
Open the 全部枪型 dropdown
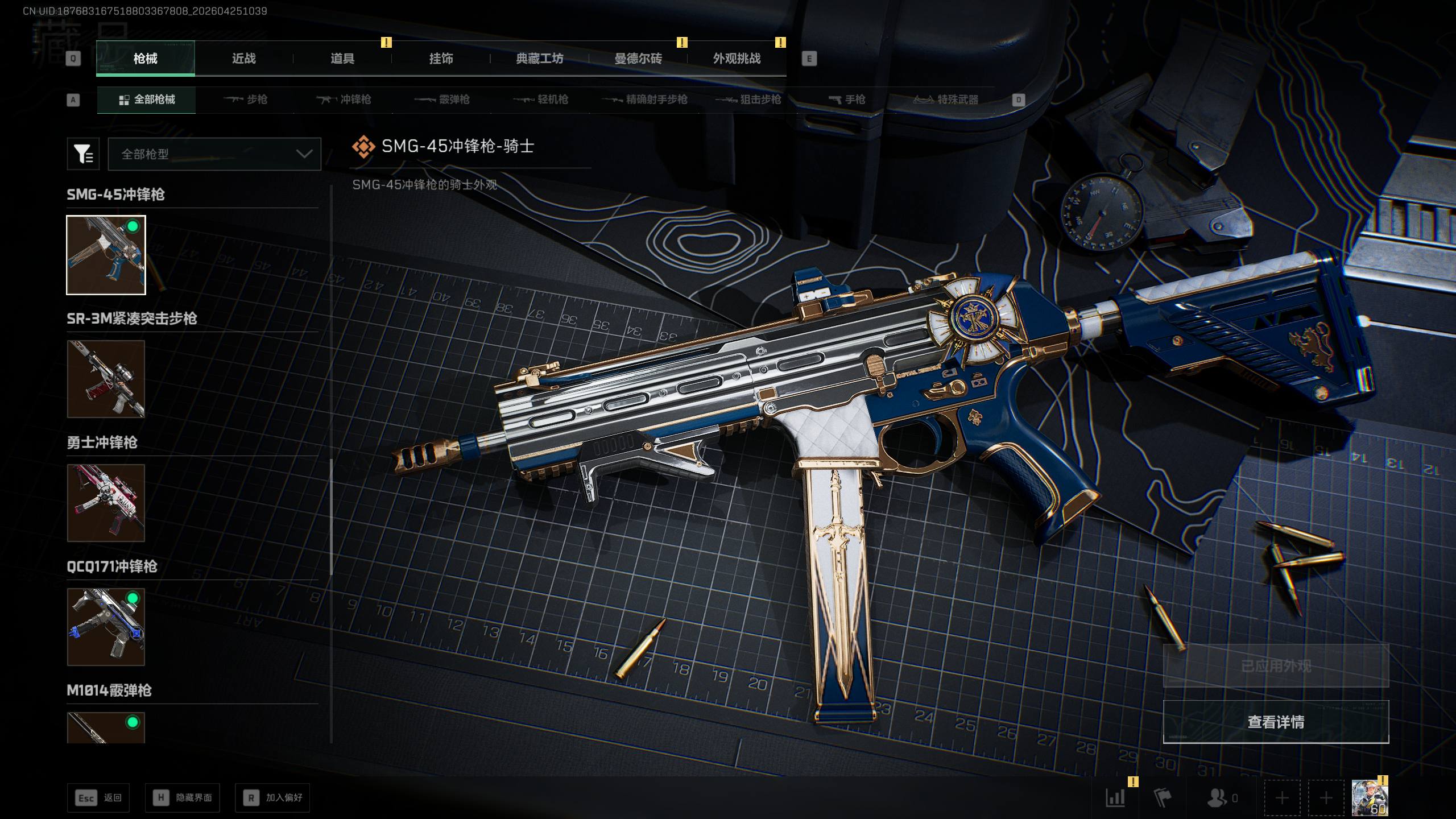[214, 154]
